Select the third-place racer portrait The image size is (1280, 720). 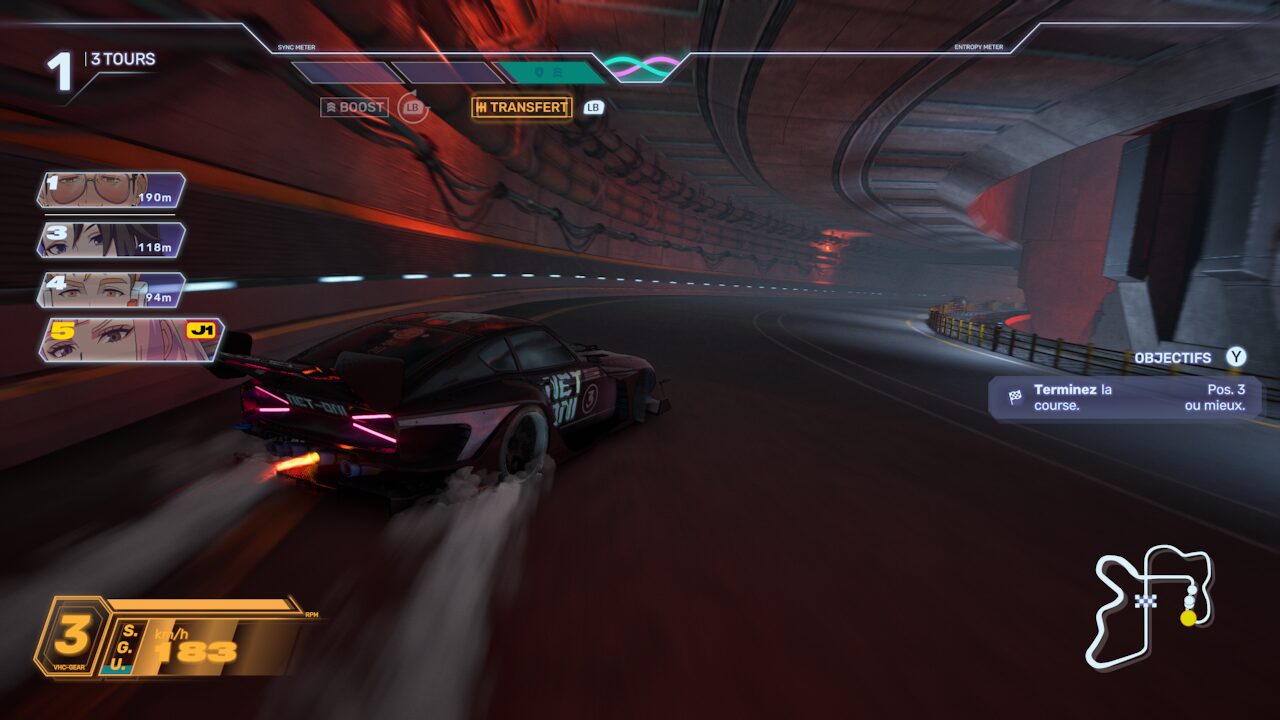click(111, 239)
